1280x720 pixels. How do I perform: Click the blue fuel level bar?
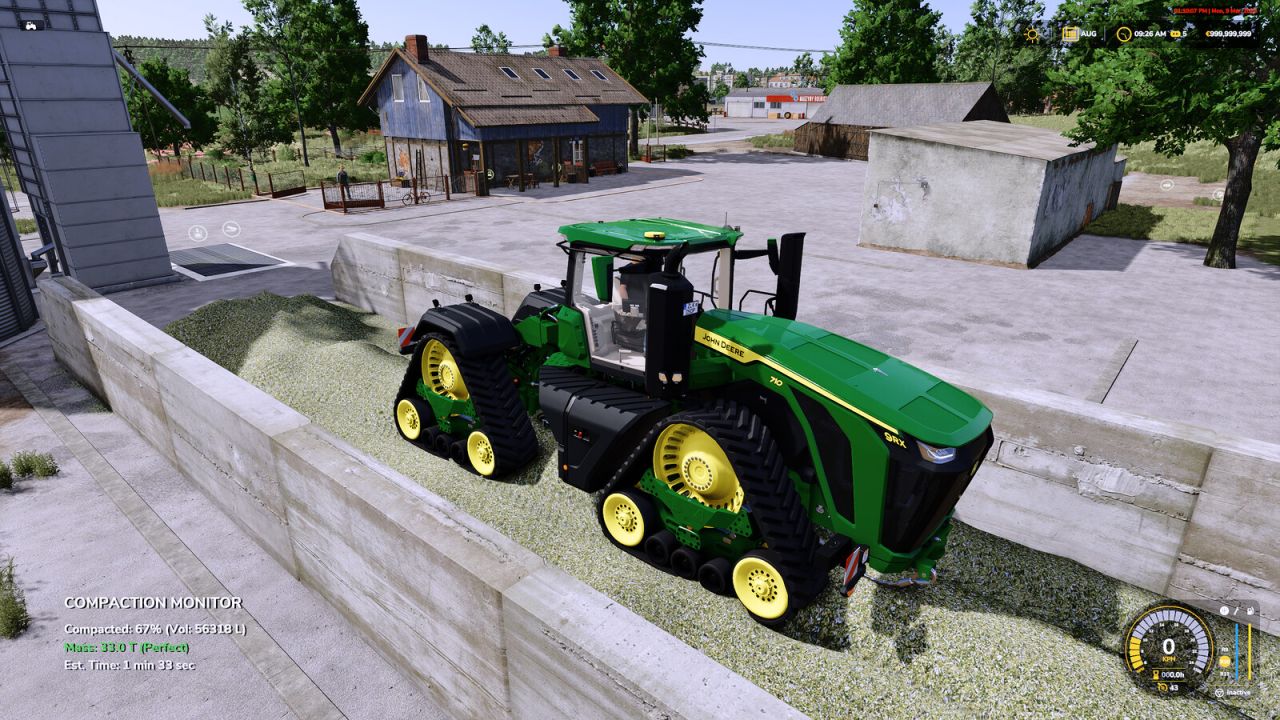coord(1237,650)
